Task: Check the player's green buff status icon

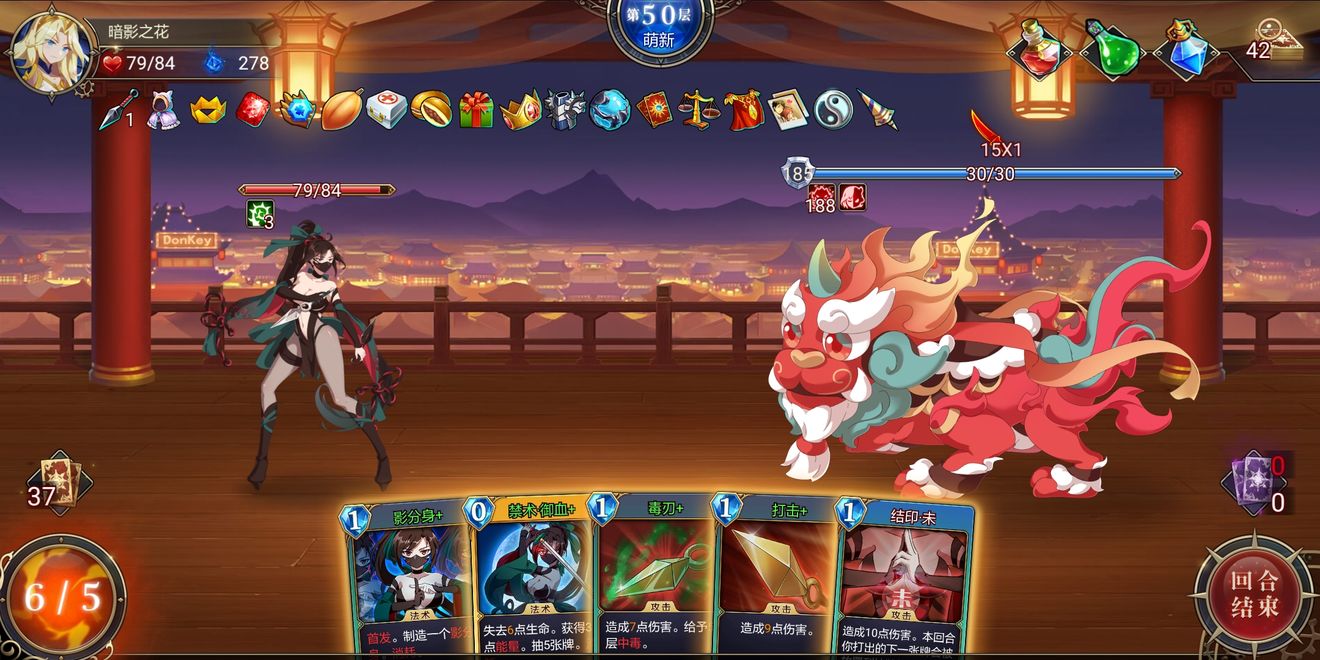Action: pyautogui.click(x=256, y=213)
